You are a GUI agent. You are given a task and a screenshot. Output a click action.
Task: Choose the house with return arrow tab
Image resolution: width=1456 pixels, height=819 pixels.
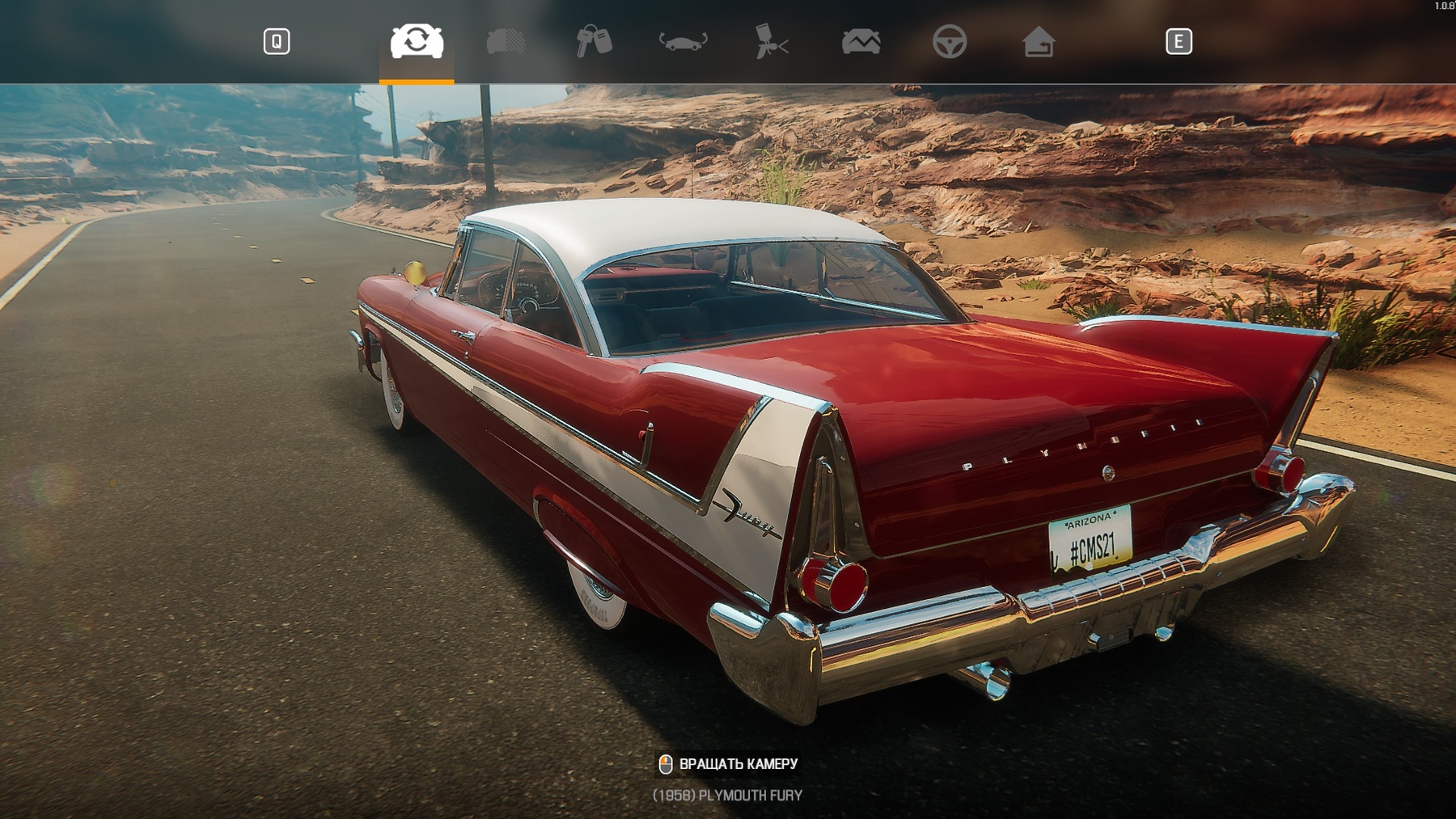pos(1038,41)
